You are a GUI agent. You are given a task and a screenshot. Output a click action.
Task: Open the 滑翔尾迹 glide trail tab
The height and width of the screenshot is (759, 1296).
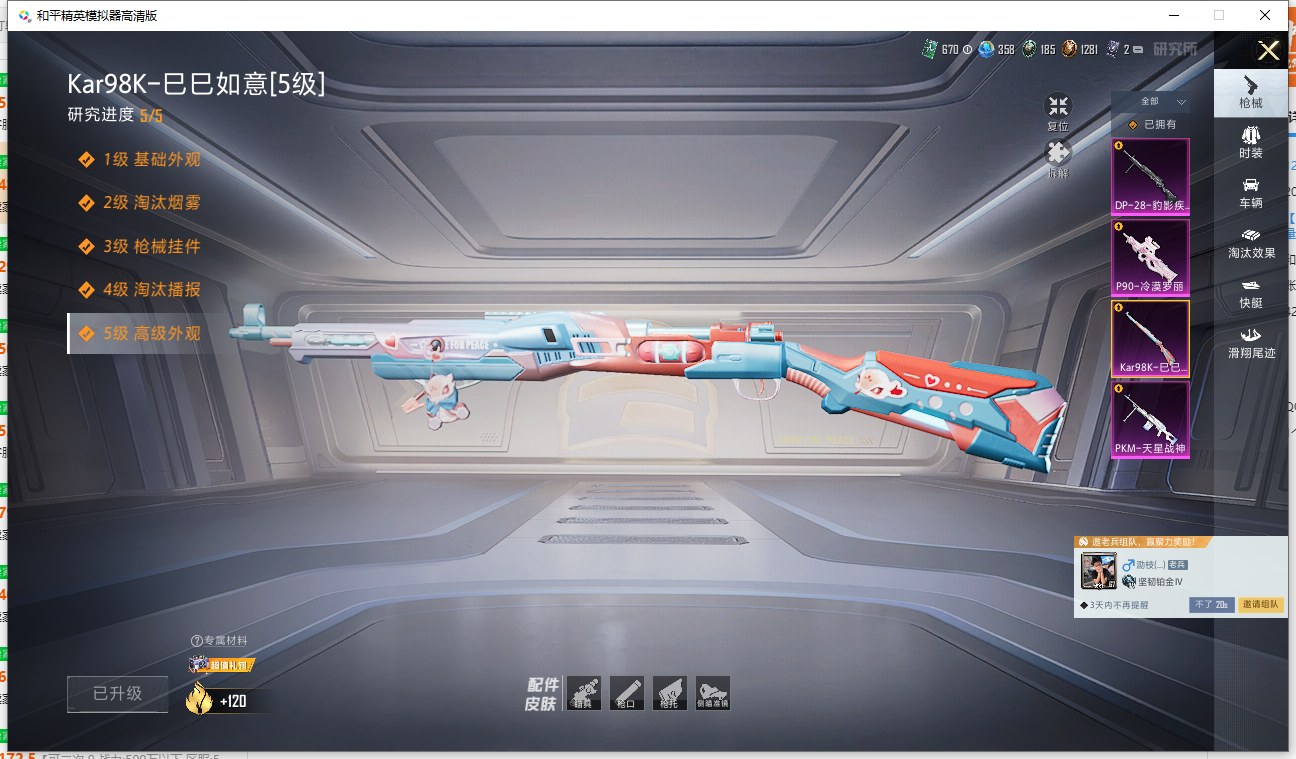point(1250,342)
